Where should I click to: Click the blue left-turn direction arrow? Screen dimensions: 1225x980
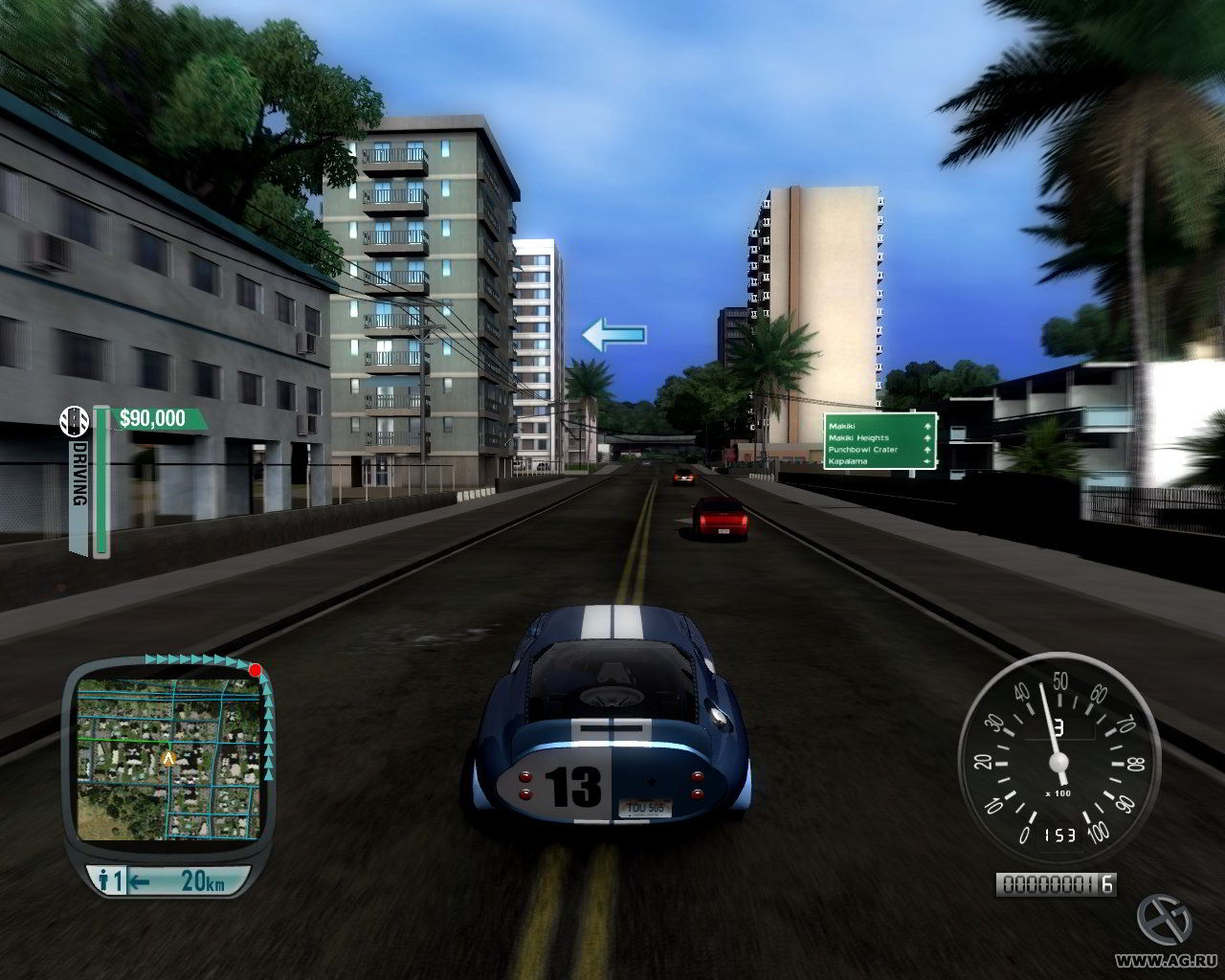(613, 336)
